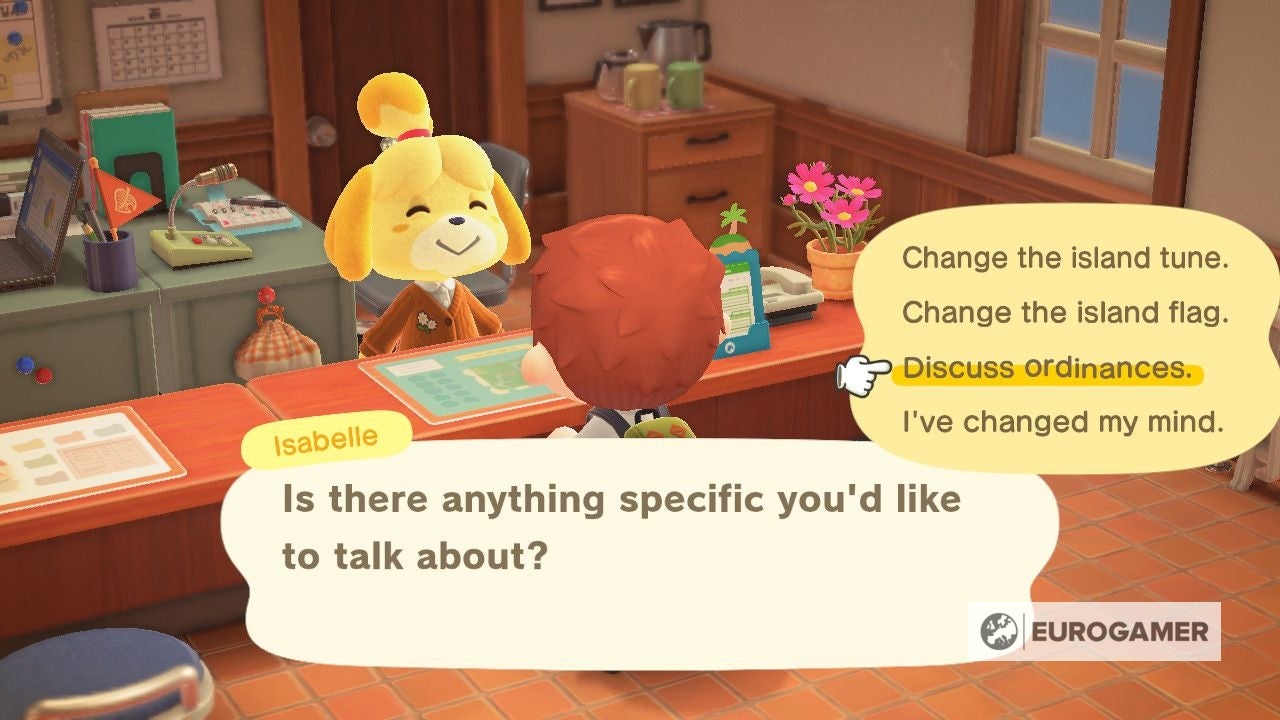1280x720 pixels.
Task: Click the green mug on the cabinet
Action: (688, 85)
